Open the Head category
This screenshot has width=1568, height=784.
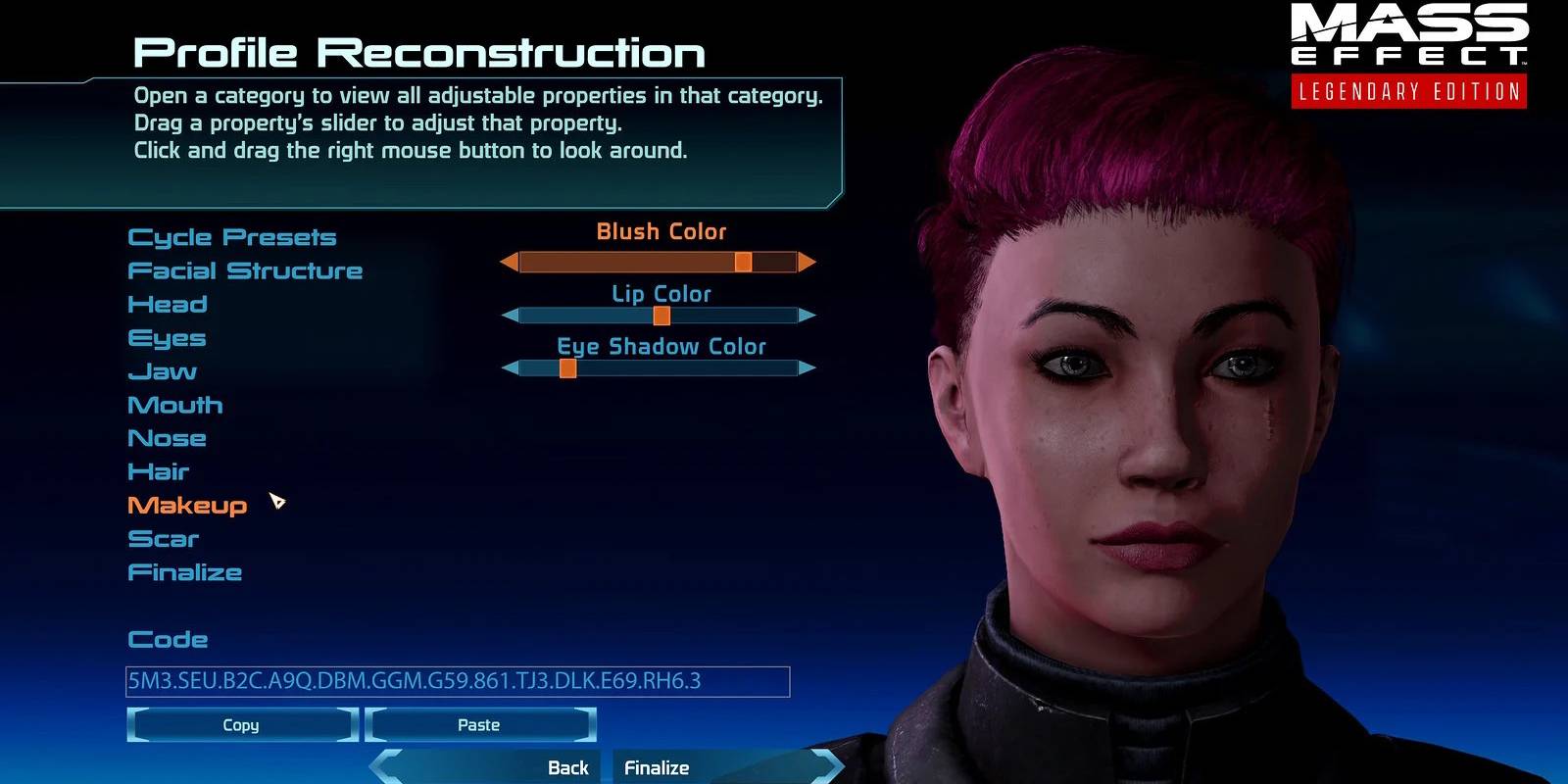[168, 304]
